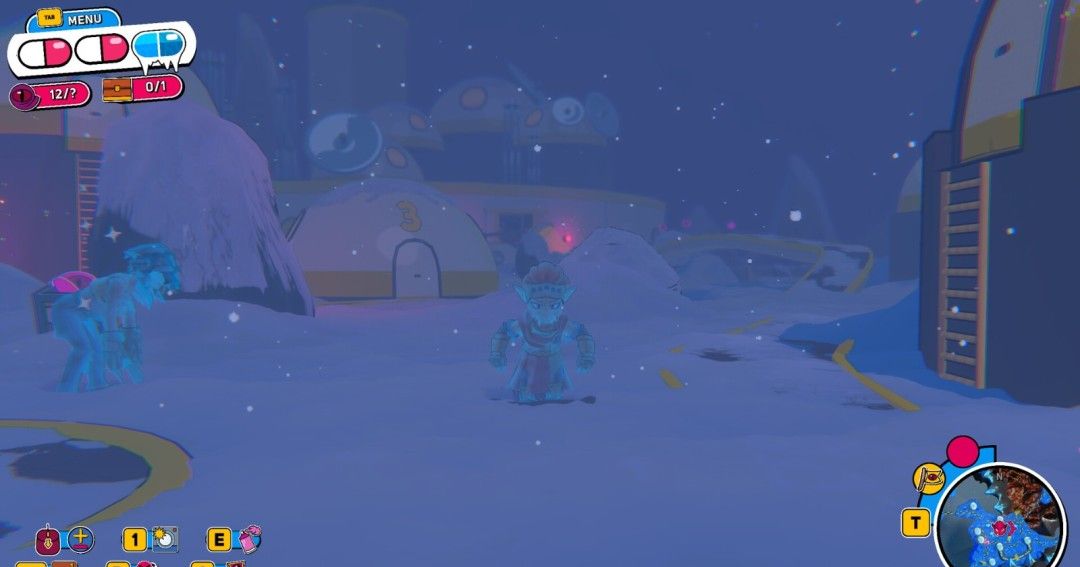
Task: Use the pink spray can item
Action: click(x=250, y=540)
